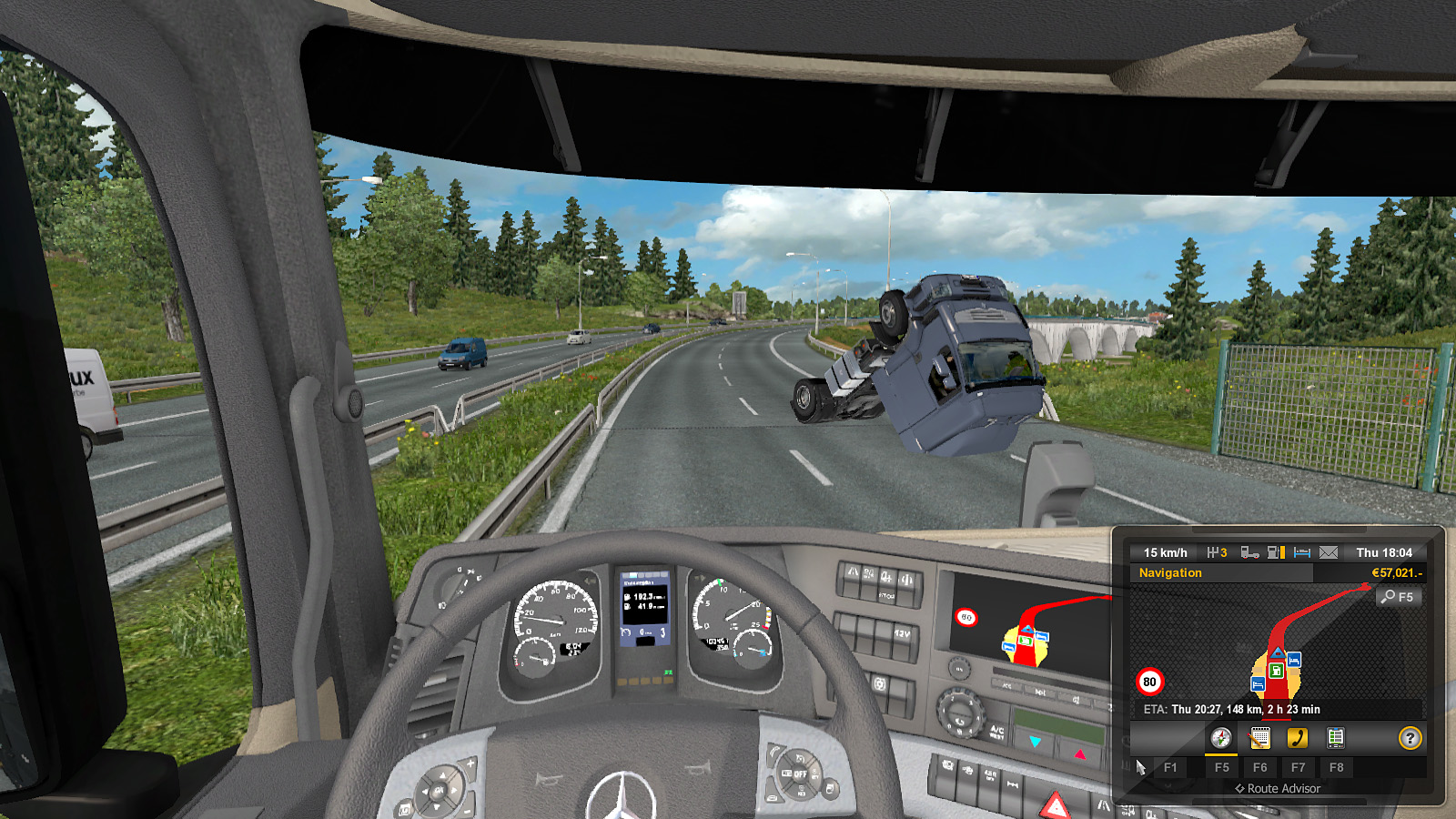Open the yellow phone assistance tab
This screenshot has height=819, width=1456.
(1298, 738)
